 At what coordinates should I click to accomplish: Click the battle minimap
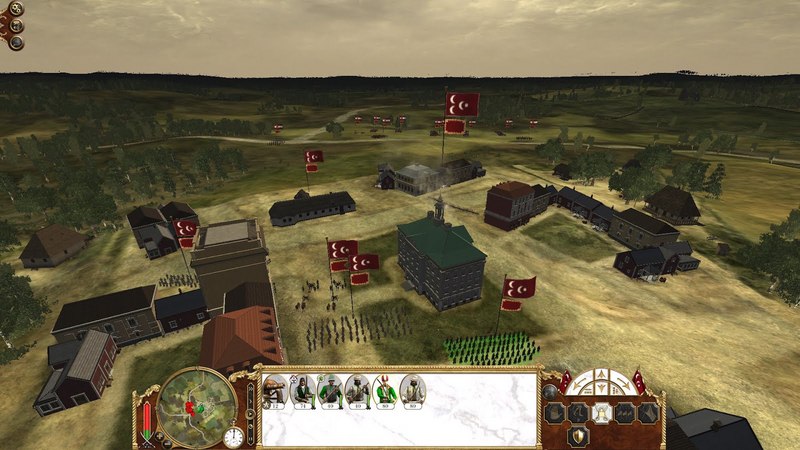coord(196,404)
